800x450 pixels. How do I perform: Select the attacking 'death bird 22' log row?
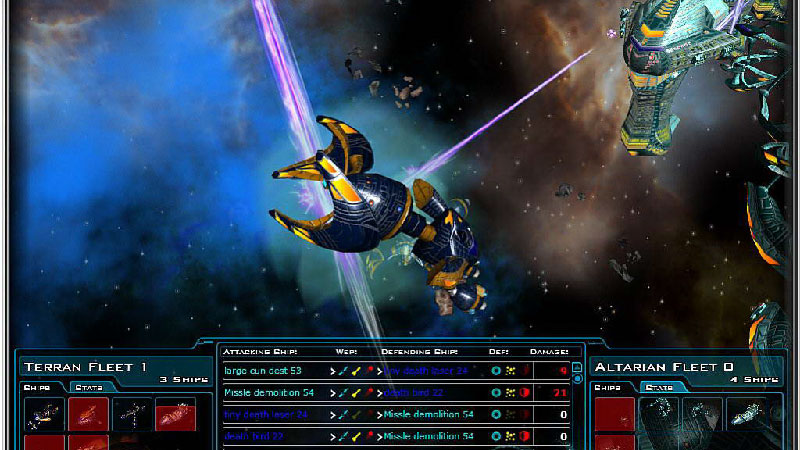[x=256, y=436]
